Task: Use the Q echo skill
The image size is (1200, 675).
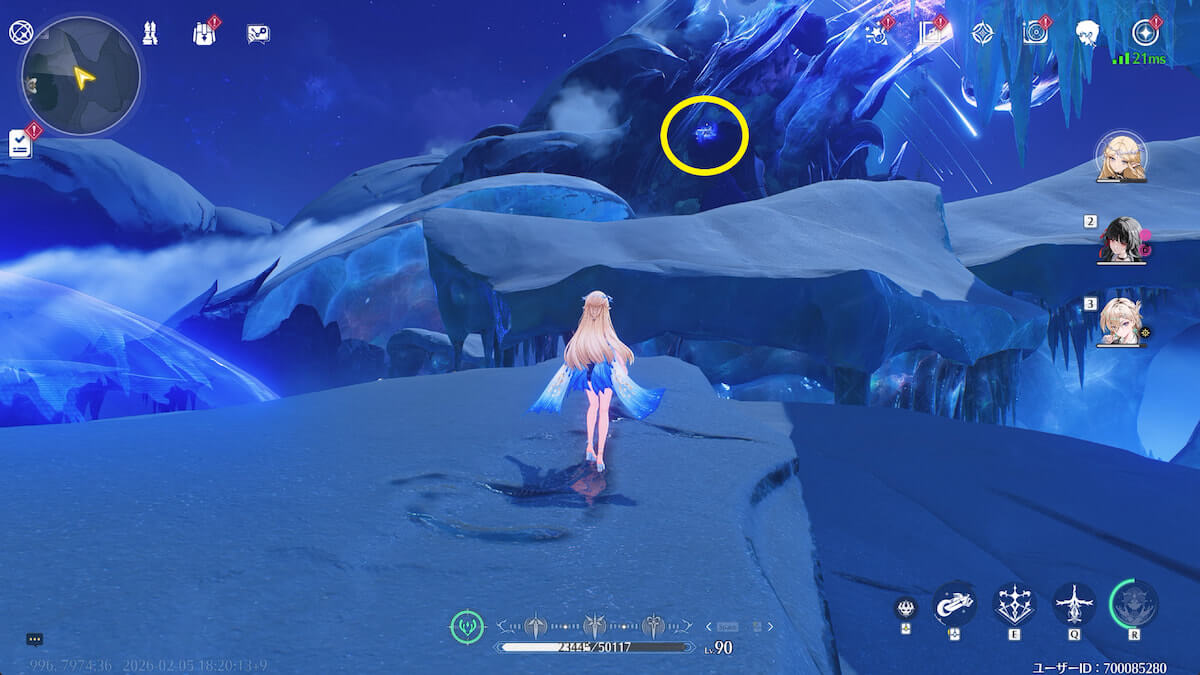Action: pyautogui.click(x=1074, y=604)
